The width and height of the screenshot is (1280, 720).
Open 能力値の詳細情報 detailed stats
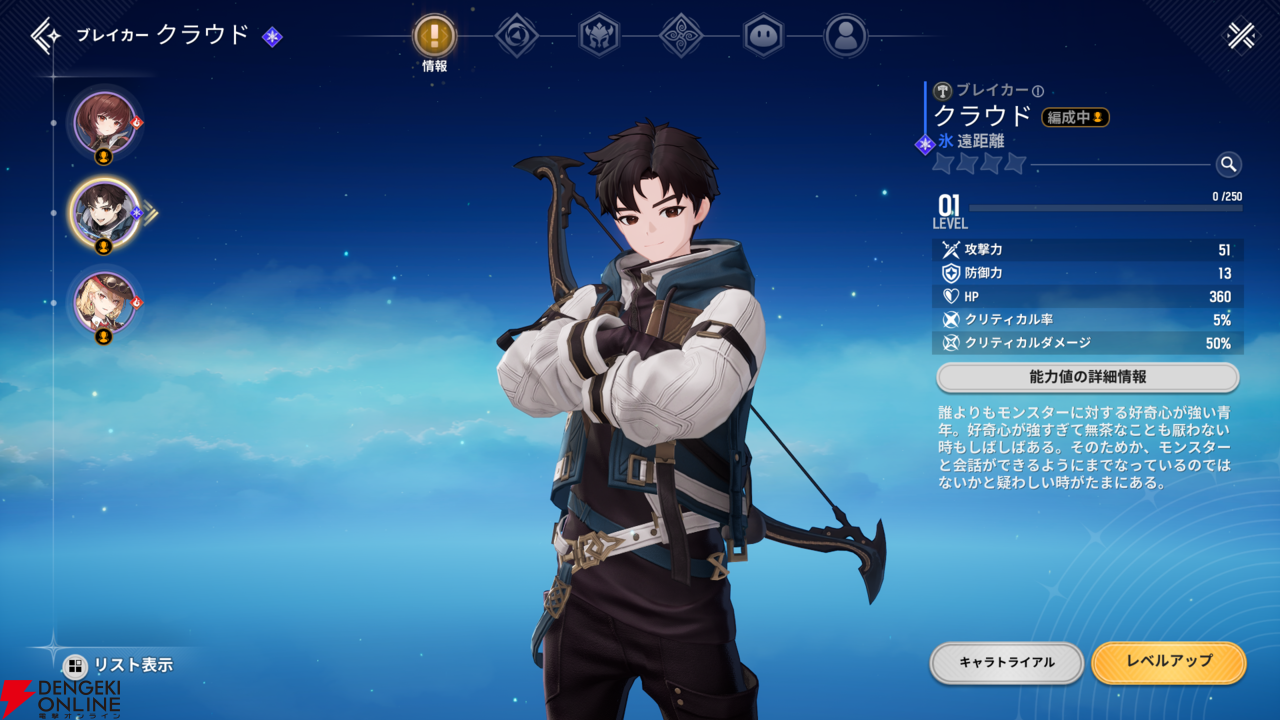point(1087,377)
